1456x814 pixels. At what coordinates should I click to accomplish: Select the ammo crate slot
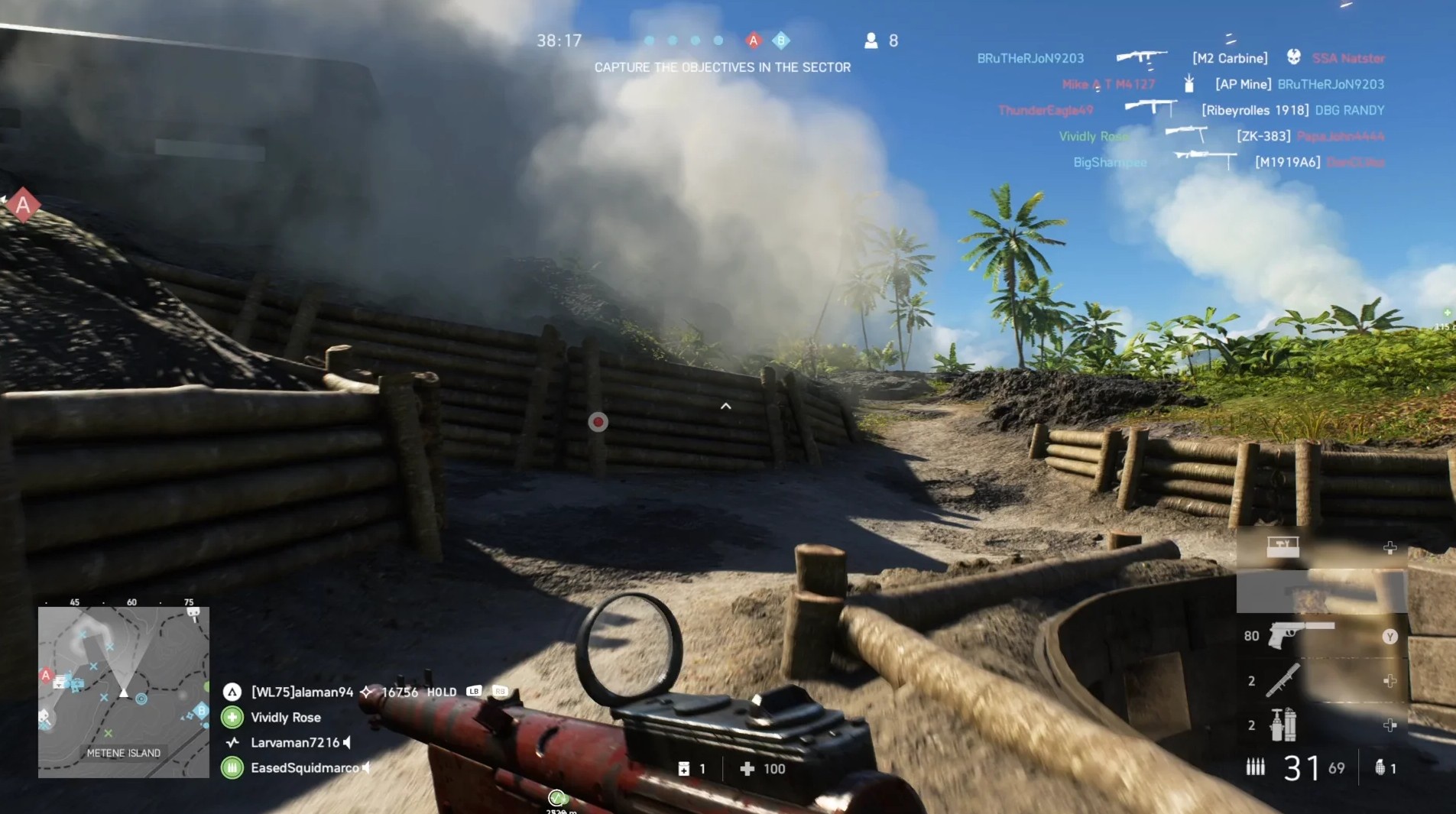(x=1282, y=547)
